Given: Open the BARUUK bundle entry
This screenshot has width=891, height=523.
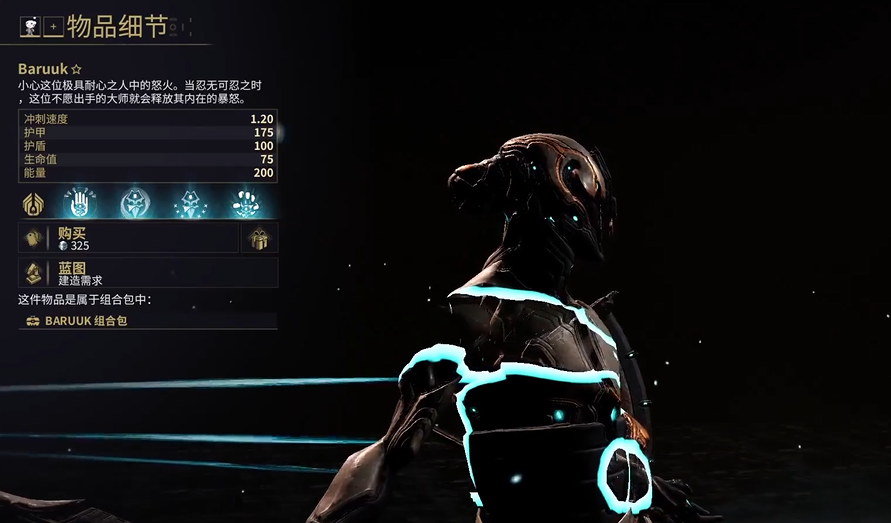Looking at the screenshot, I should pyautogui.click(x=147, y=321).
